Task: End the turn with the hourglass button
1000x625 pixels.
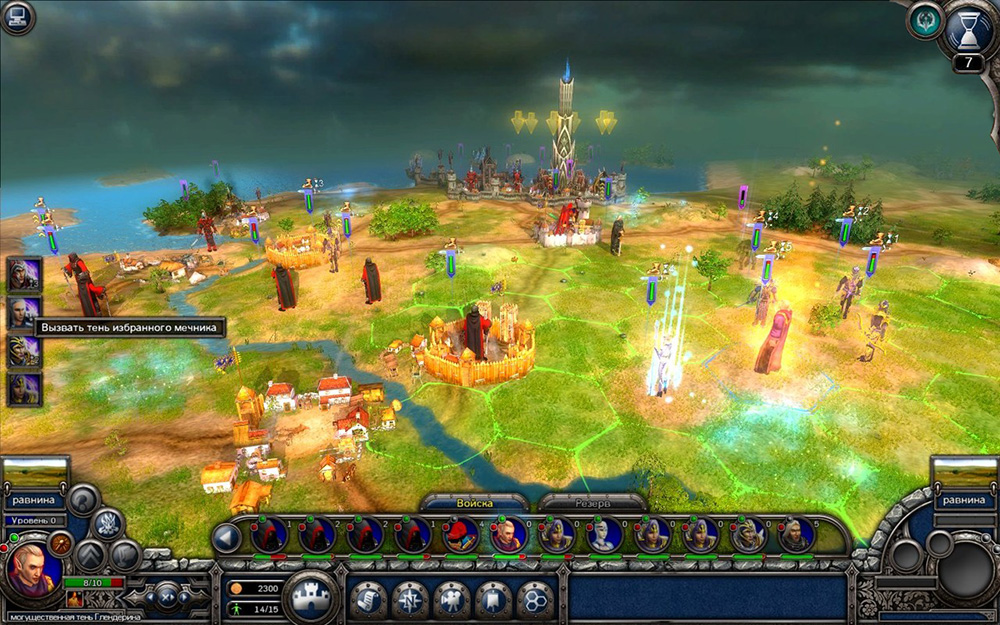Action: (x=968, y=29)
